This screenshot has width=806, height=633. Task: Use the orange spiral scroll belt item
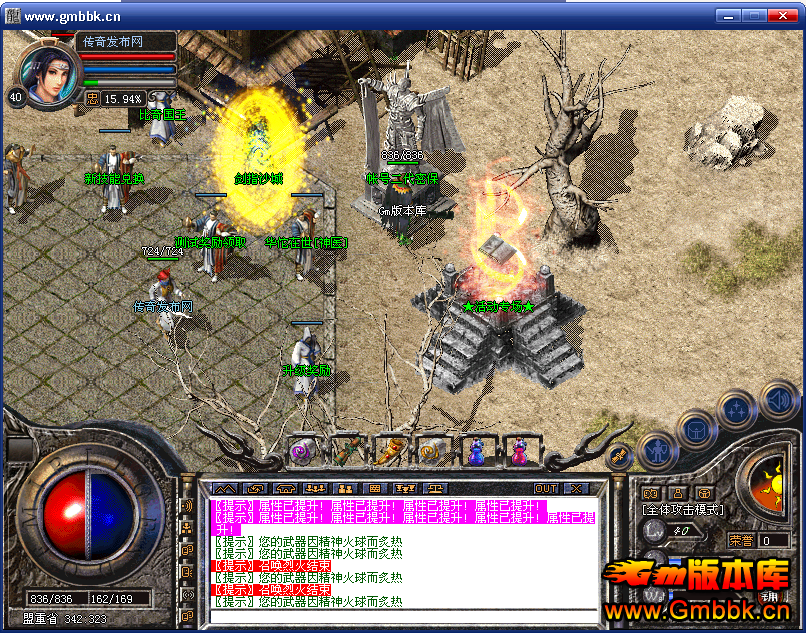tap(432, 452)
